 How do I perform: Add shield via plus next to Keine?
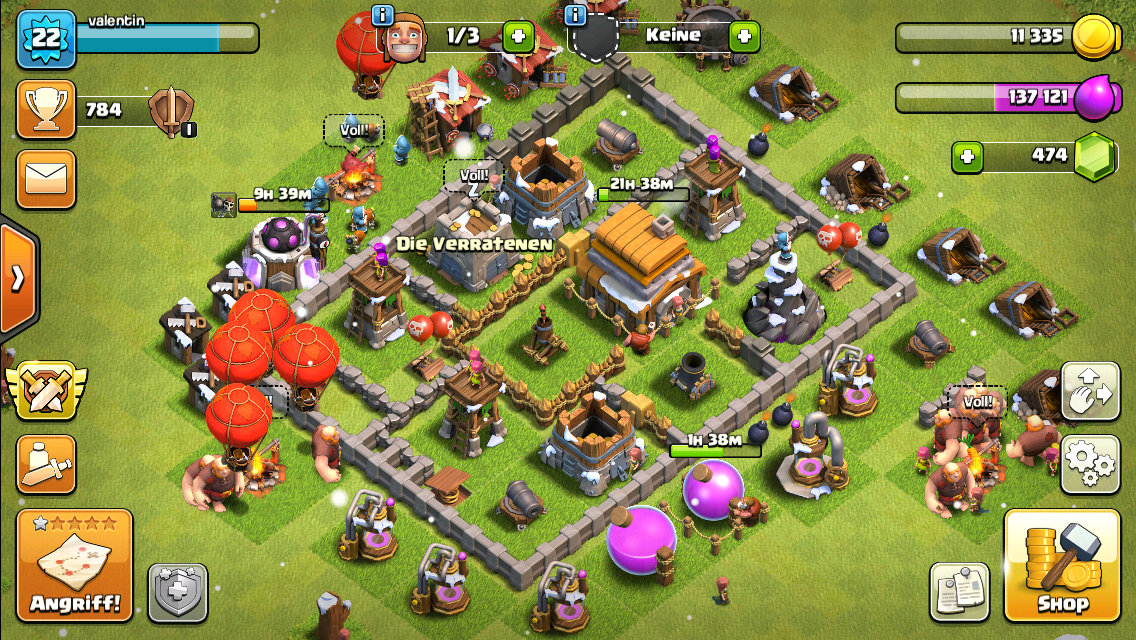[744, 37]
